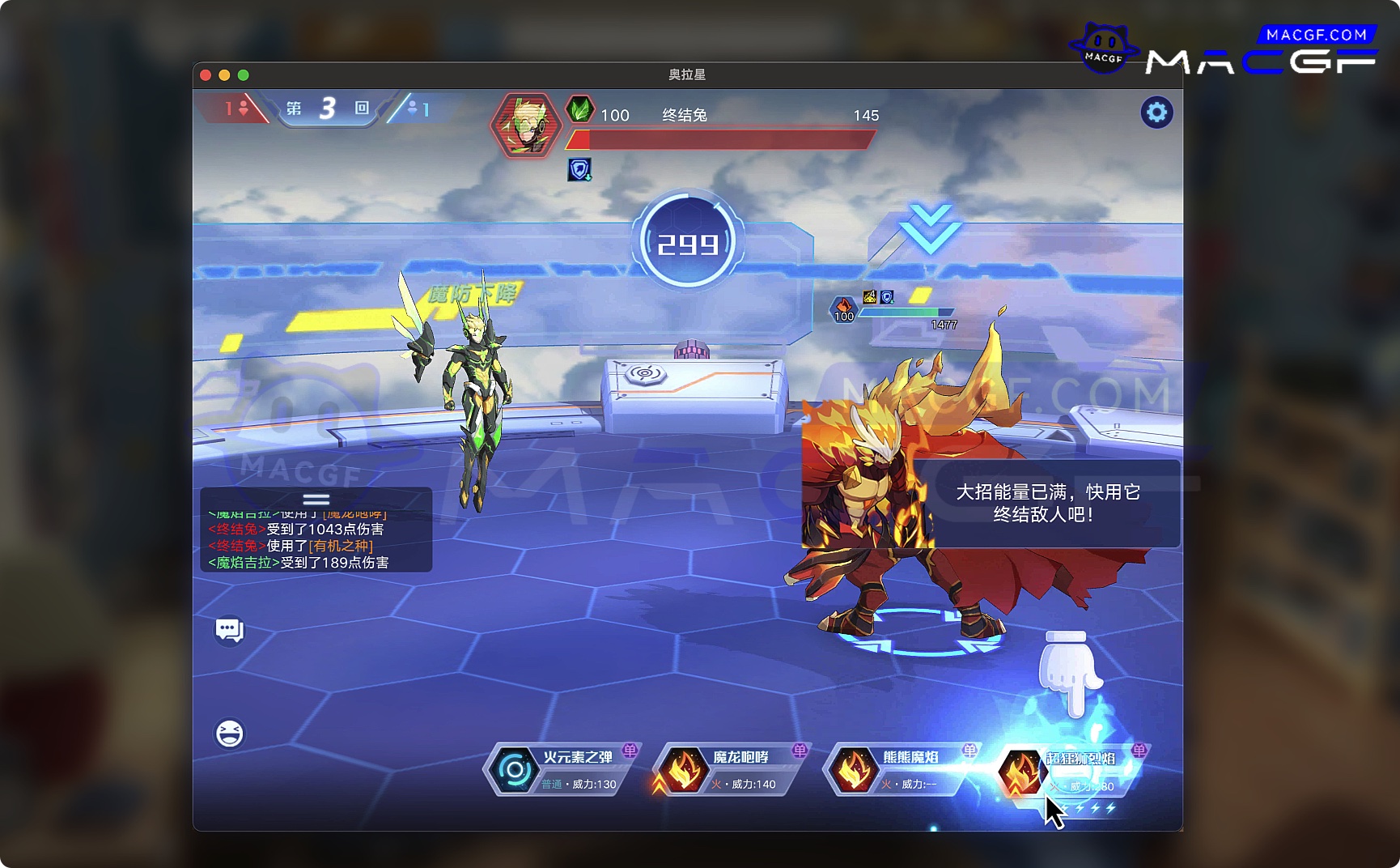This screenshot has height=868, width=1400.
Task: Minimize the window with yellow button
Action: click(224, 75)
